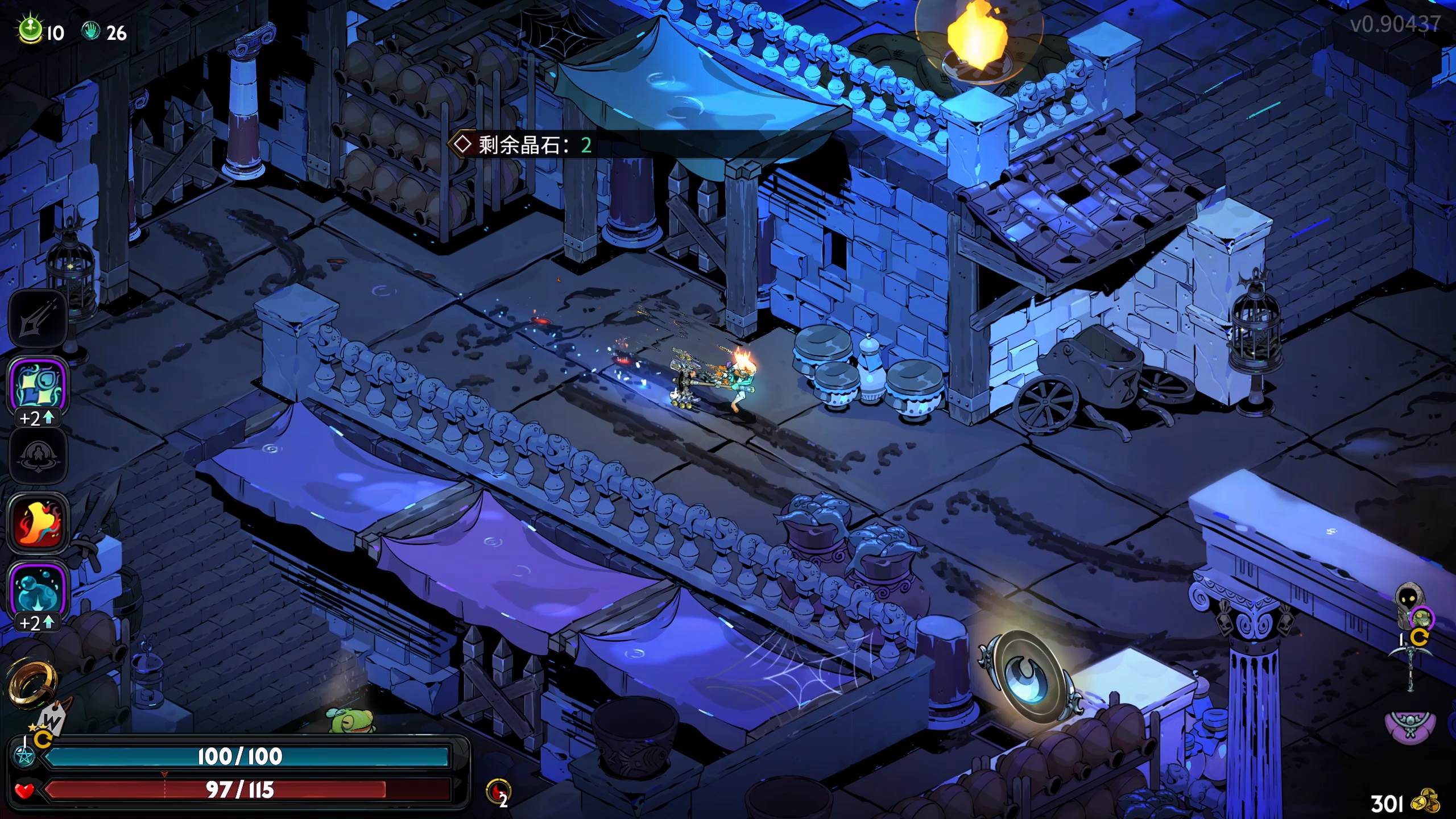Click the Death Defiance counter icon

point(498,792)
